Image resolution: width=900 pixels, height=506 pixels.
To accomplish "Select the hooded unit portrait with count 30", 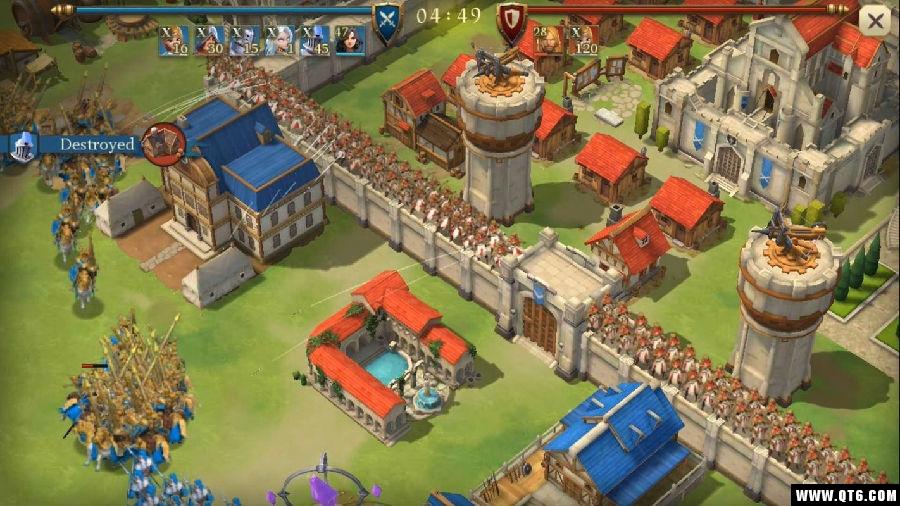I will 209,40.
